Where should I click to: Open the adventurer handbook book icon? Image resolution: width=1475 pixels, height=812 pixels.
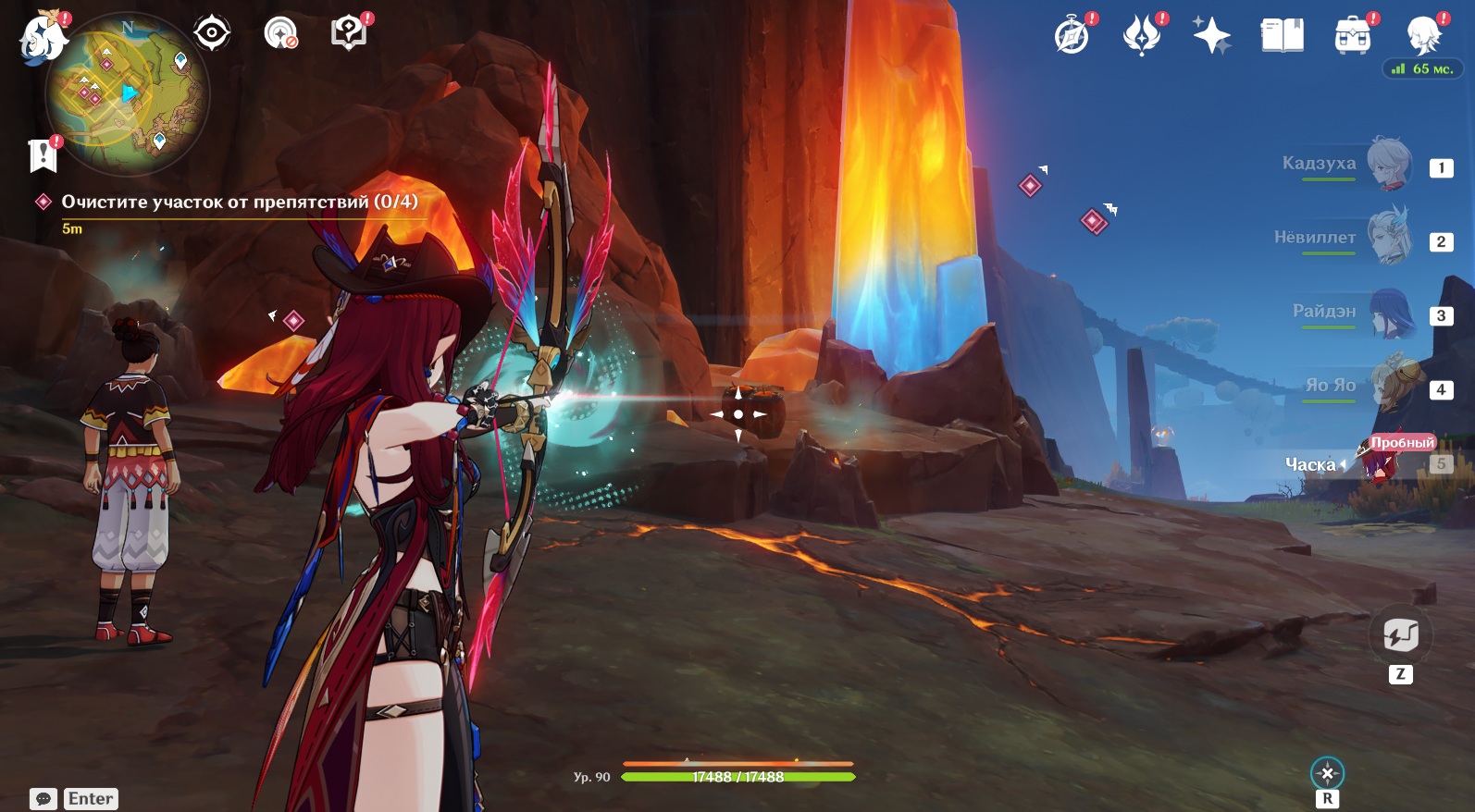[x=1282, y=36]
